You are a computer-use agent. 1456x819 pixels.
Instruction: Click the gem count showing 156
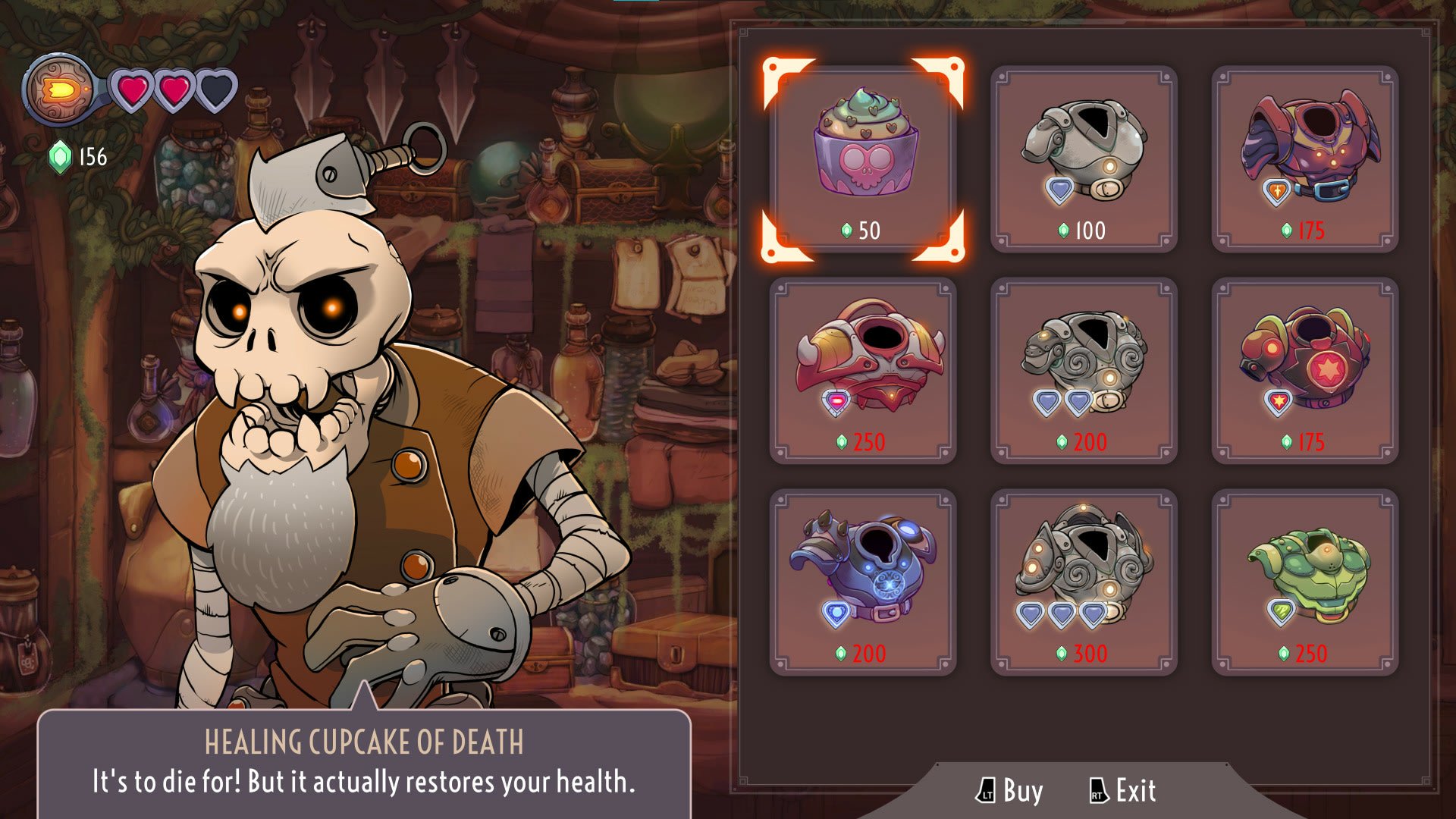[88, 158]
